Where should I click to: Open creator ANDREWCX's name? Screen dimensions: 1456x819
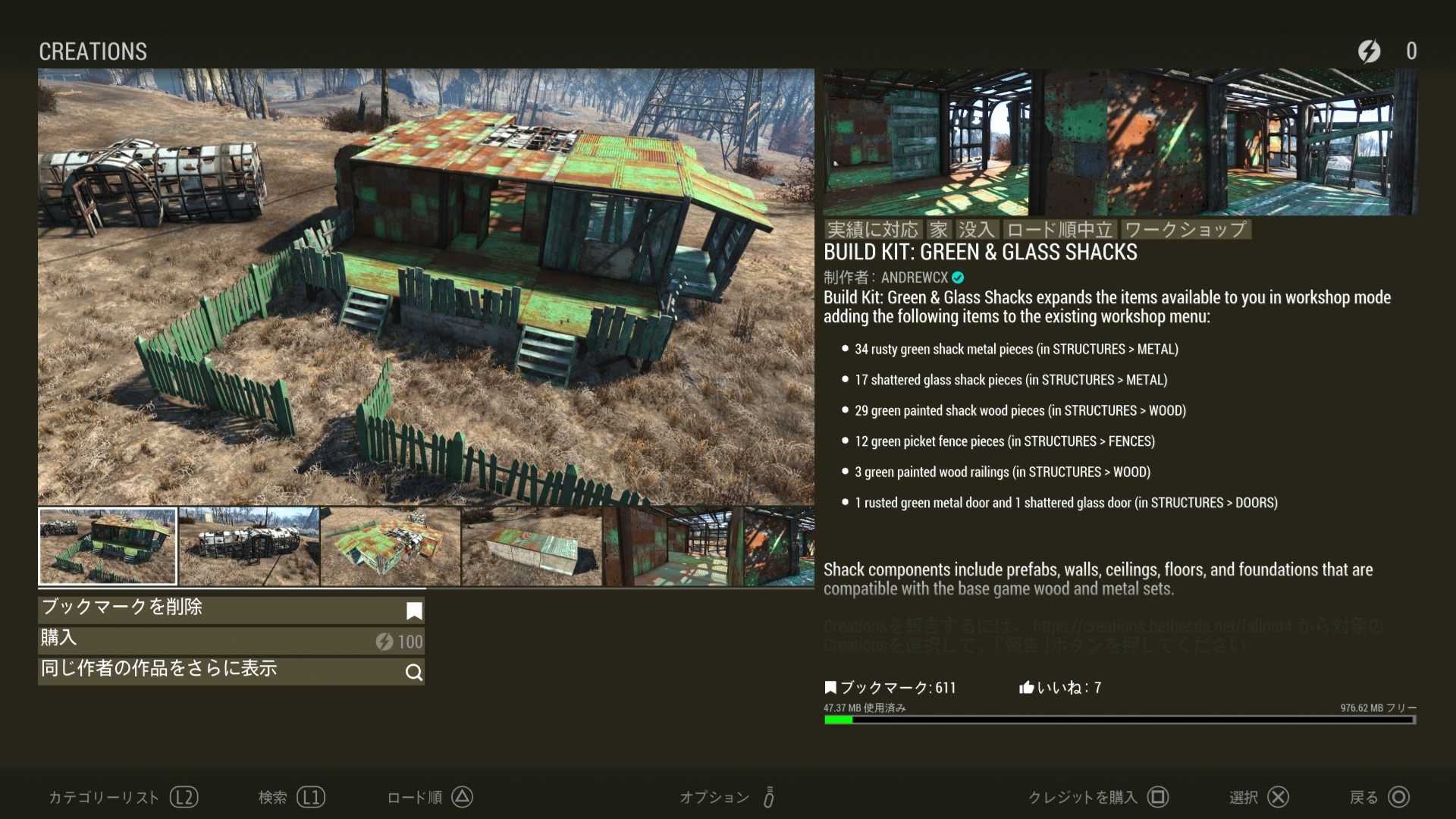click(915, 278)
